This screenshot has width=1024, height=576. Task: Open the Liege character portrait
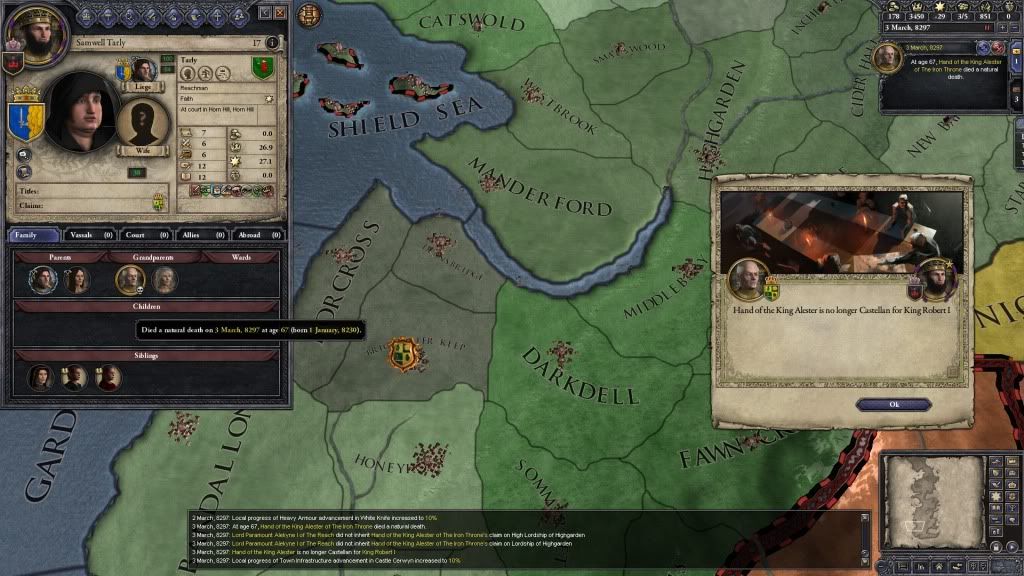click(x=144, y=70)
